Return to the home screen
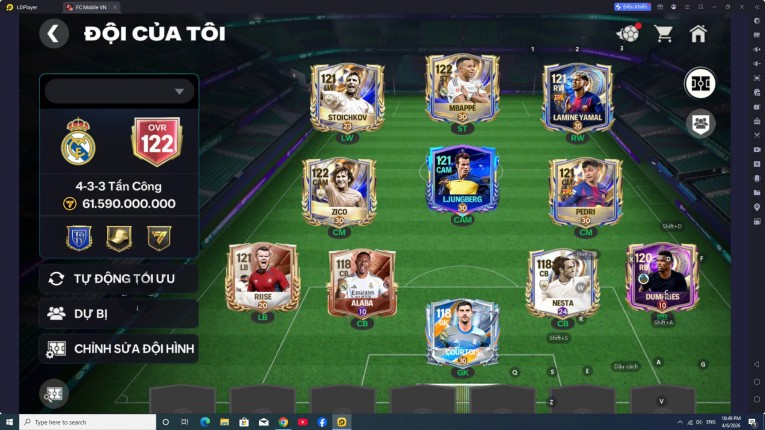 coord(698,34)
